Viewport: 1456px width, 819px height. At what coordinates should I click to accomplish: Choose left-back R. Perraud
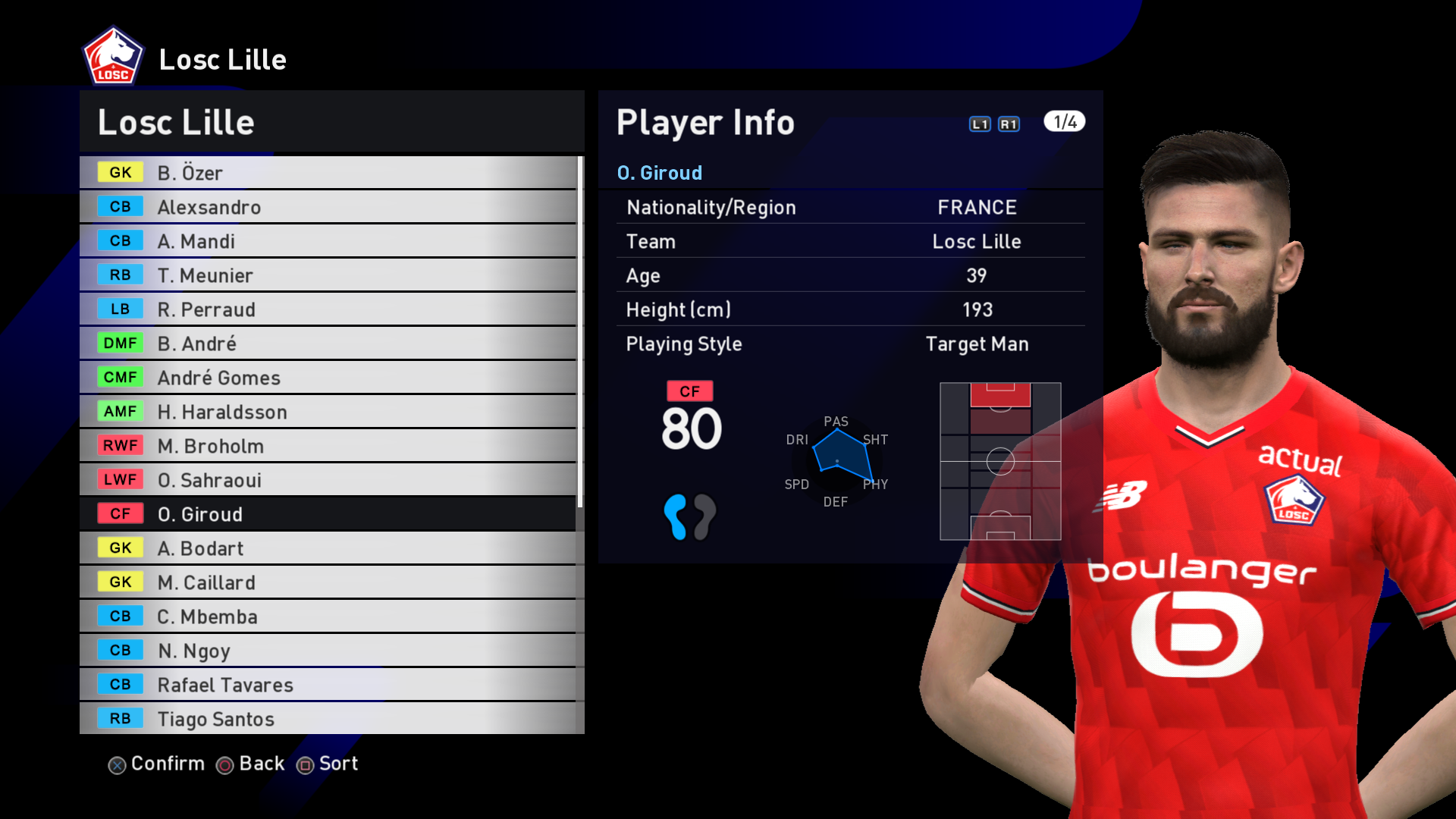(x=328, y=309)
